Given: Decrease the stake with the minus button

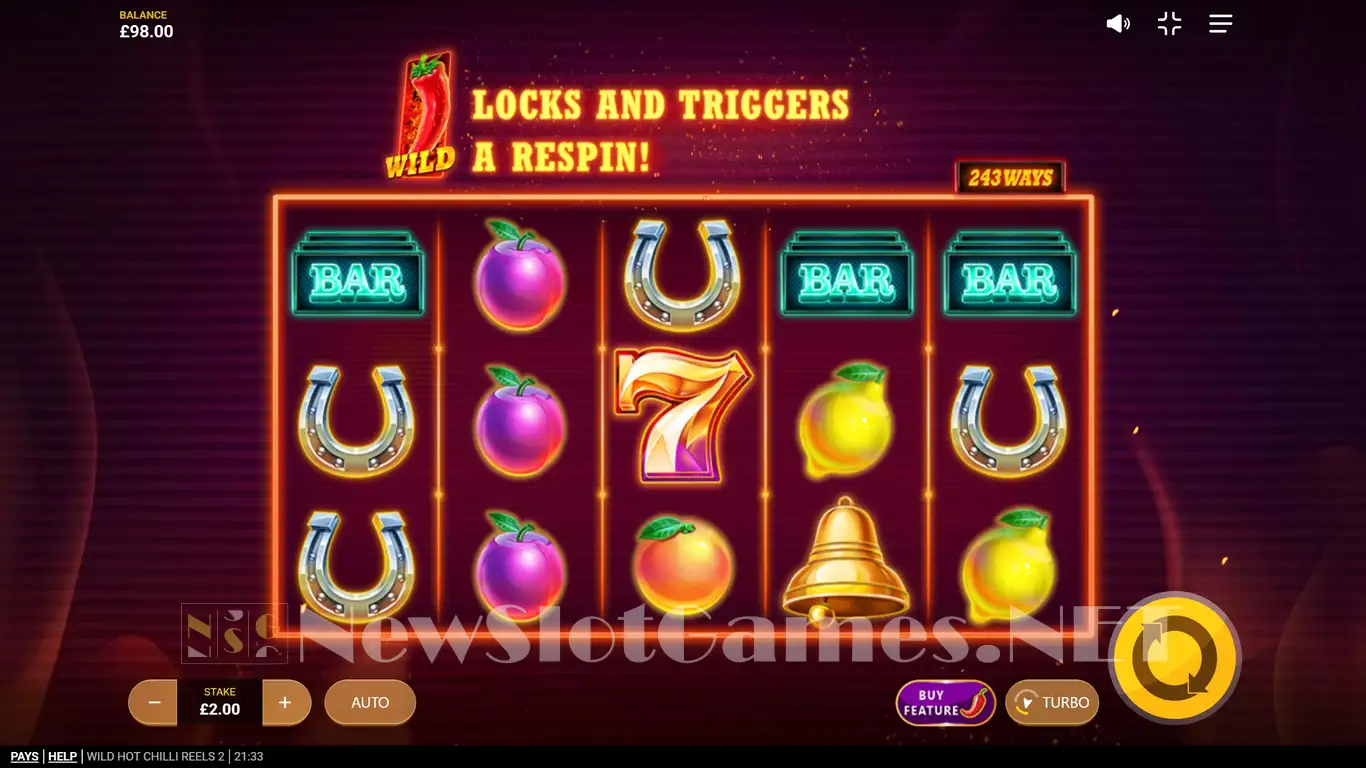Looking at the screenshot, I should click(x=154, y=703).
